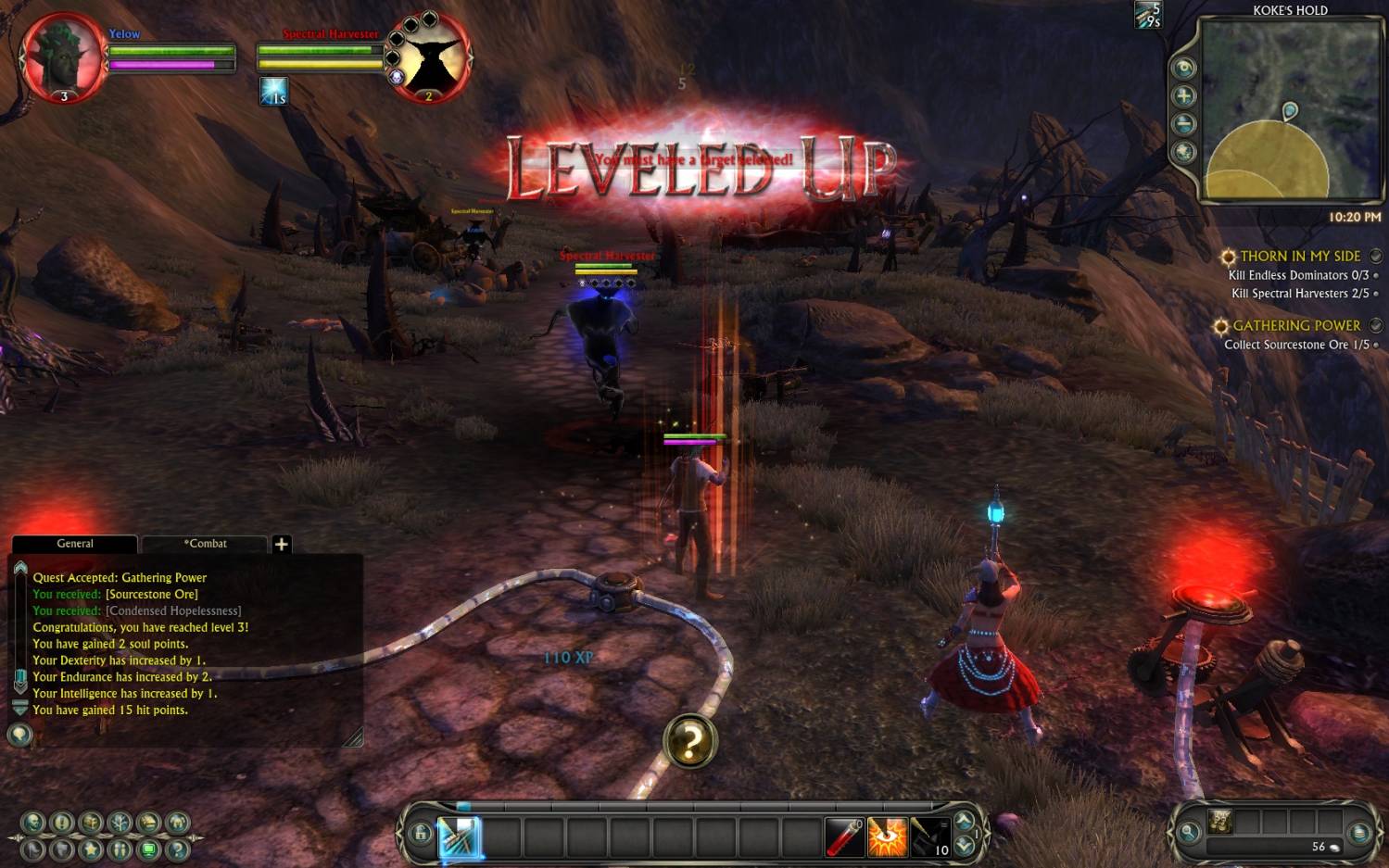Zoom out the minimap
The width and height of the screenshot is (1389, 868).
pyautogui.click(x=1183, y=124)
